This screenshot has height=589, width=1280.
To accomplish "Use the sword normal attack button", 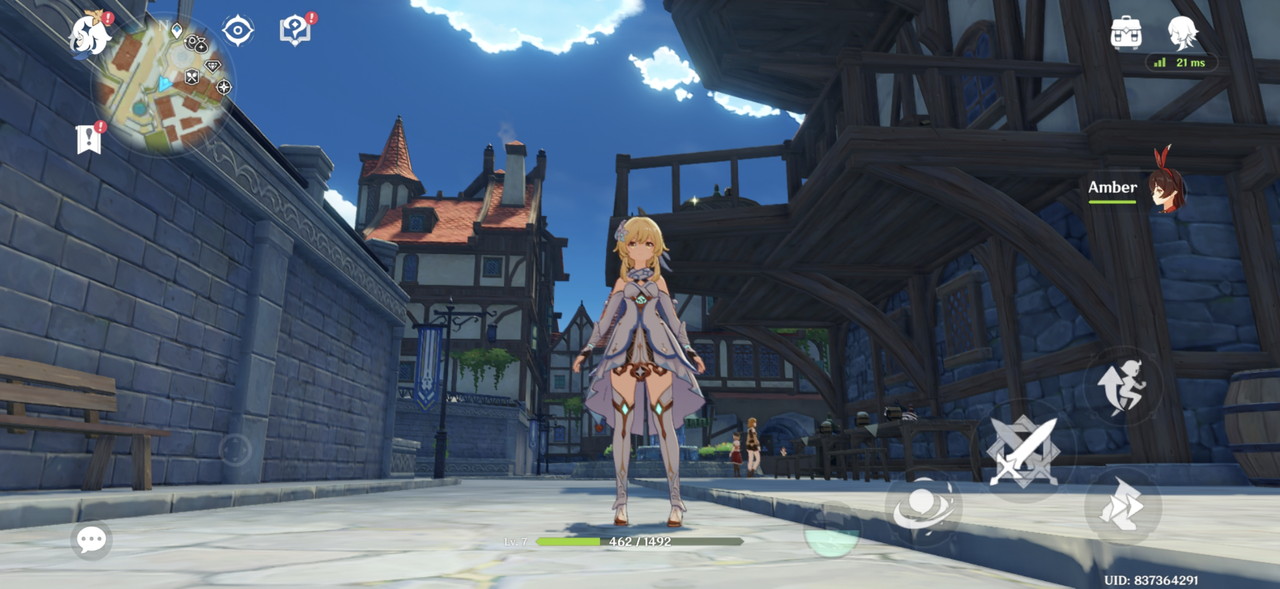I will [x=1022, y=452].
